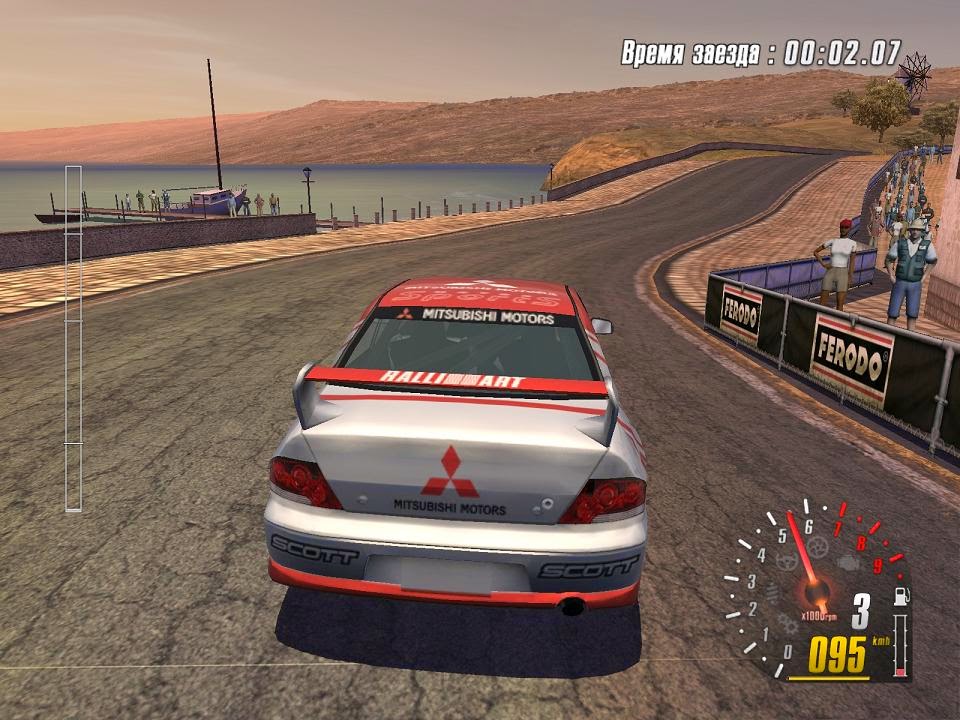Select the brake disc wheel damage icon
The width and height of the screenshot is (960, 720).
(817, 547)
